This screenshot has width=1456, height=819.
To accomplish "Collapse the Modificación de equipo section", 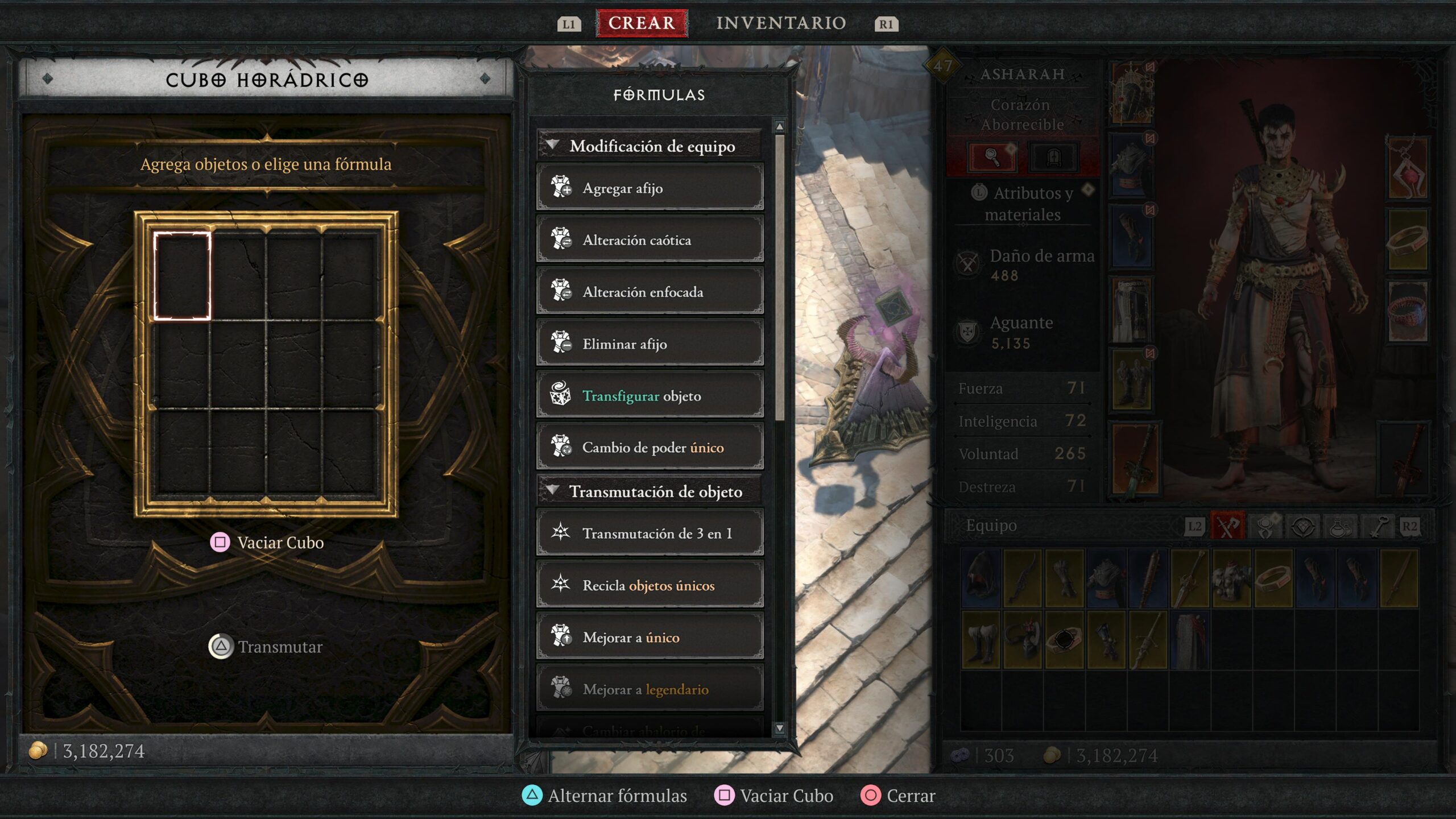I will [552, 146].
